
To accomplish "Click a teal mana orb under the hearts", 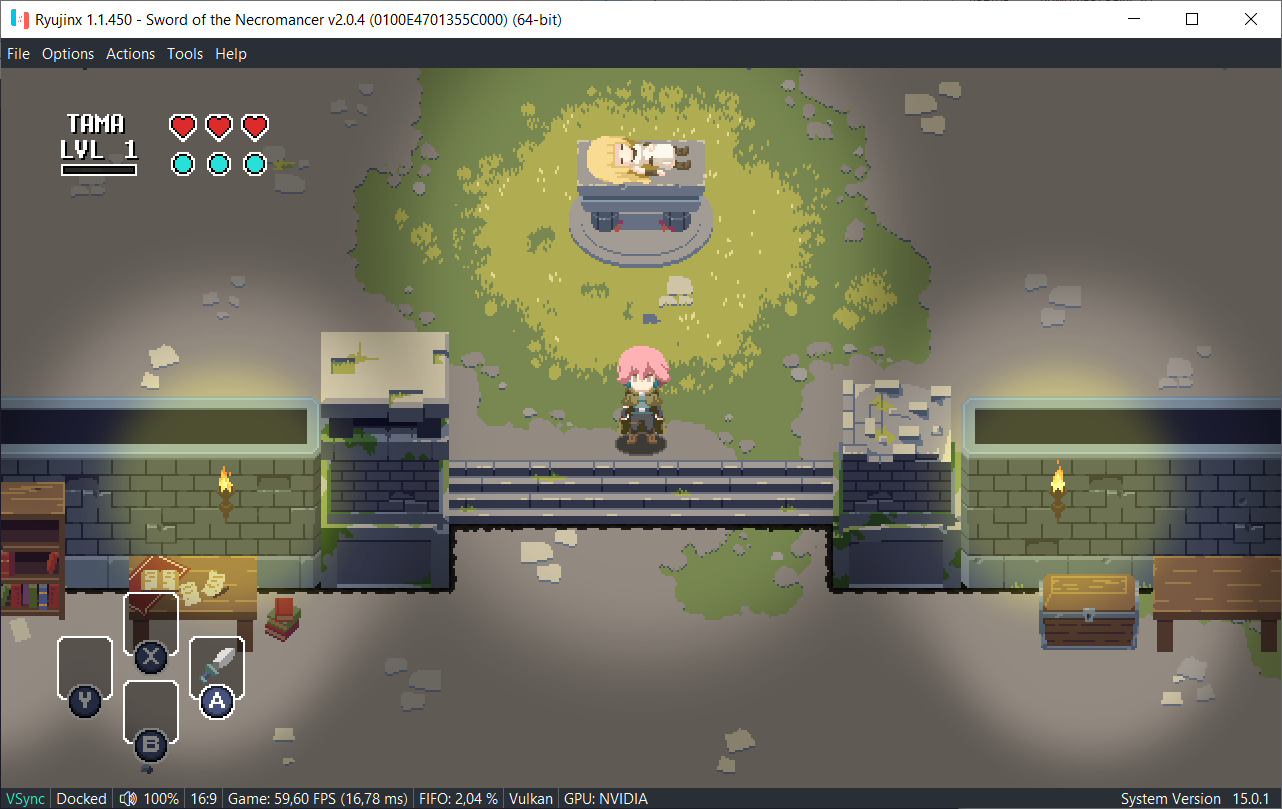I will point(182,163).
